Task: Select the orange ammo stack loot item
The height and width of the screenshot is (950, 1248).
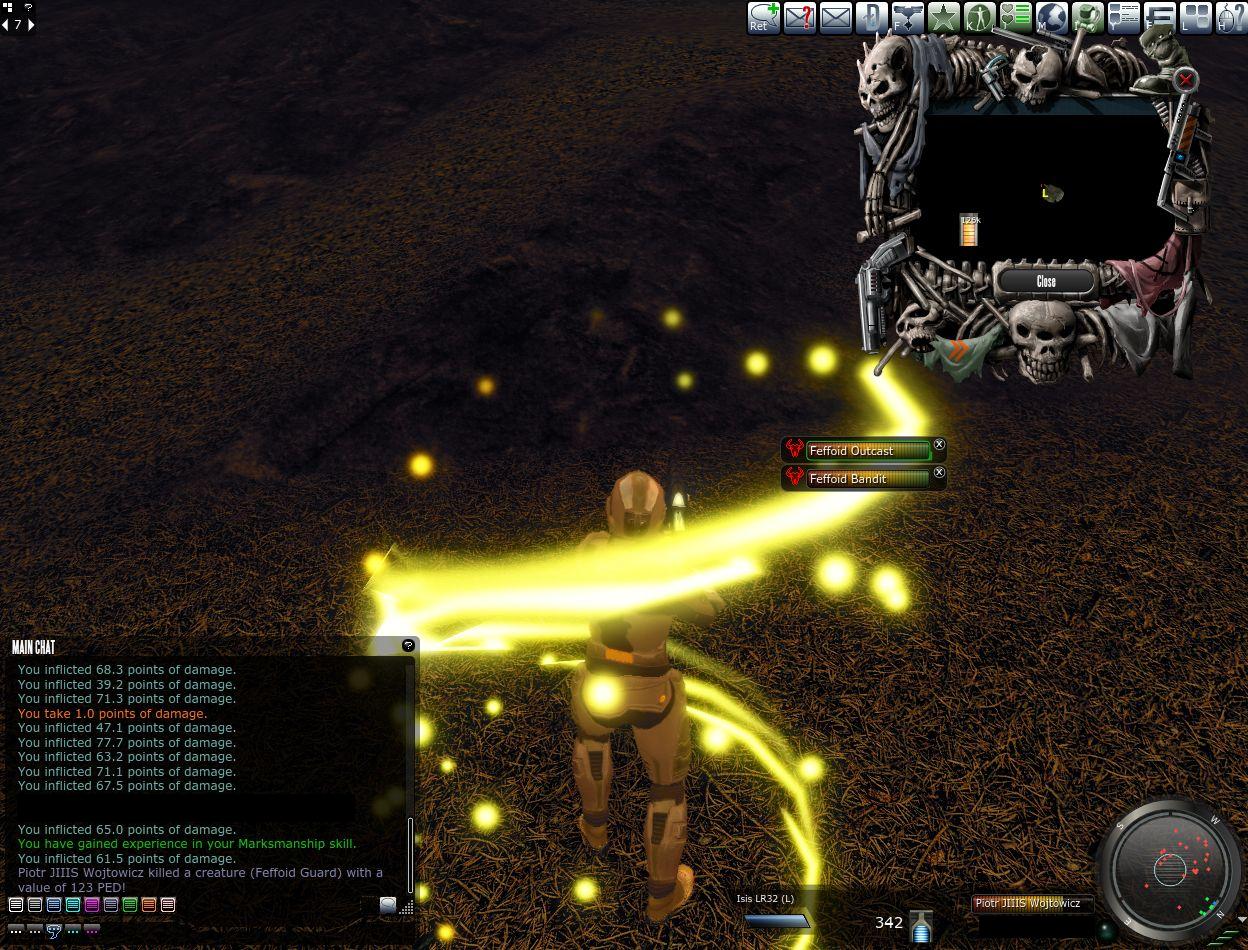Action: [x=968, y=231]
